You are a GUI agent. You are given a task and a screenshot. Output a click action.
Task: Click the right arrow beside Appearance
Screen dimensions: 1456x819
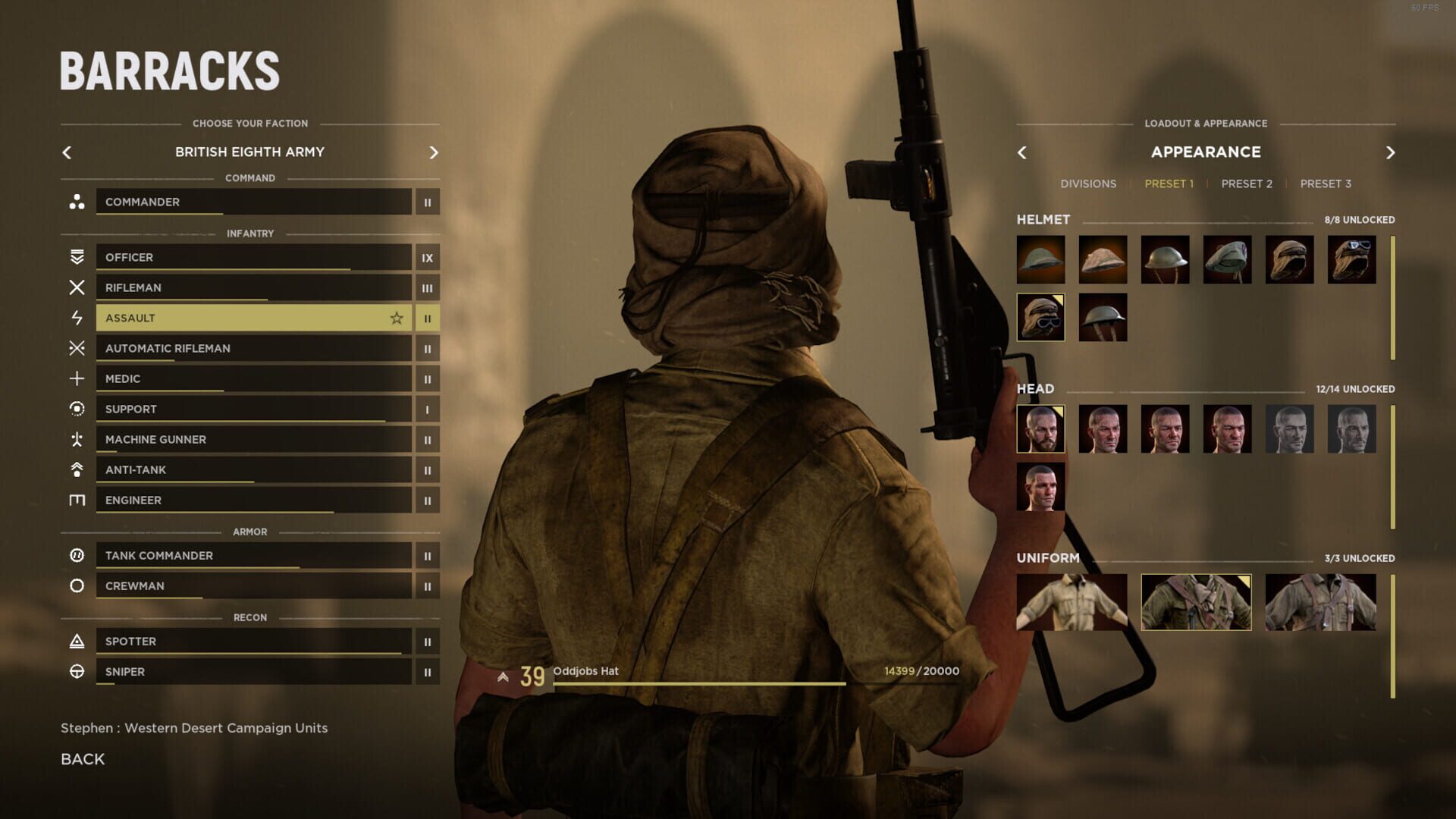[1391, 152]
